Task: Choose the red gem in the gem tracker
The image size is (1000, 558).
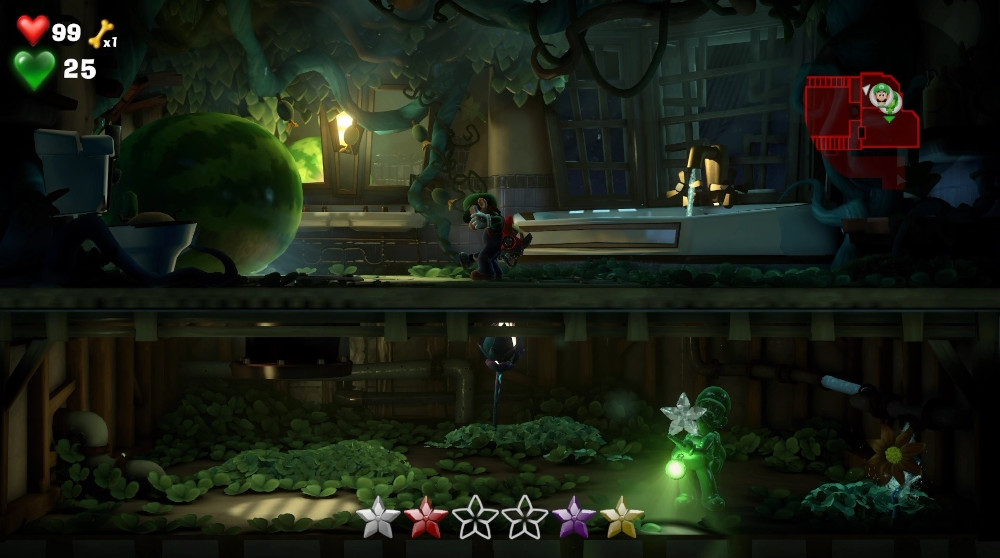Action: coord(426,517)
